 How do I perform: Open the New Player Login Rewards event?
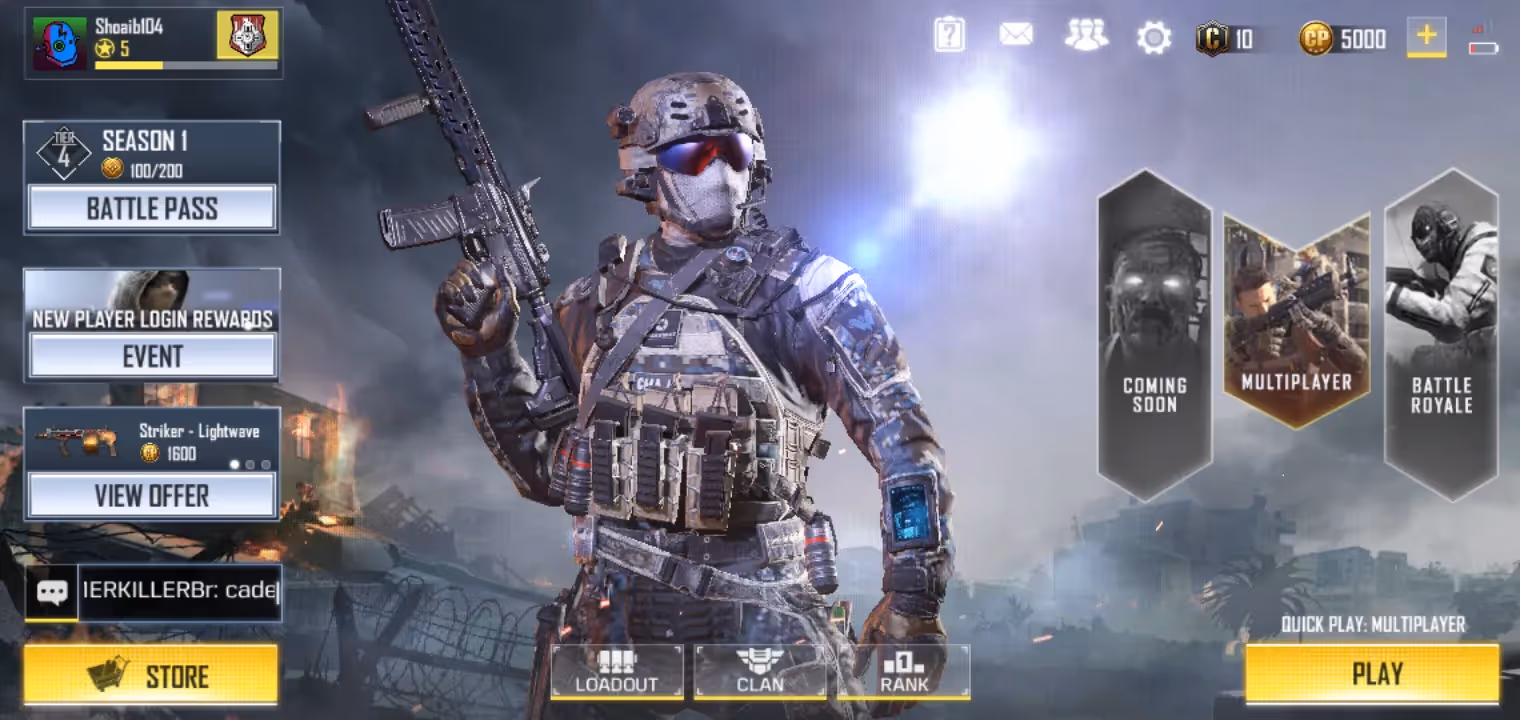(152, 355)
